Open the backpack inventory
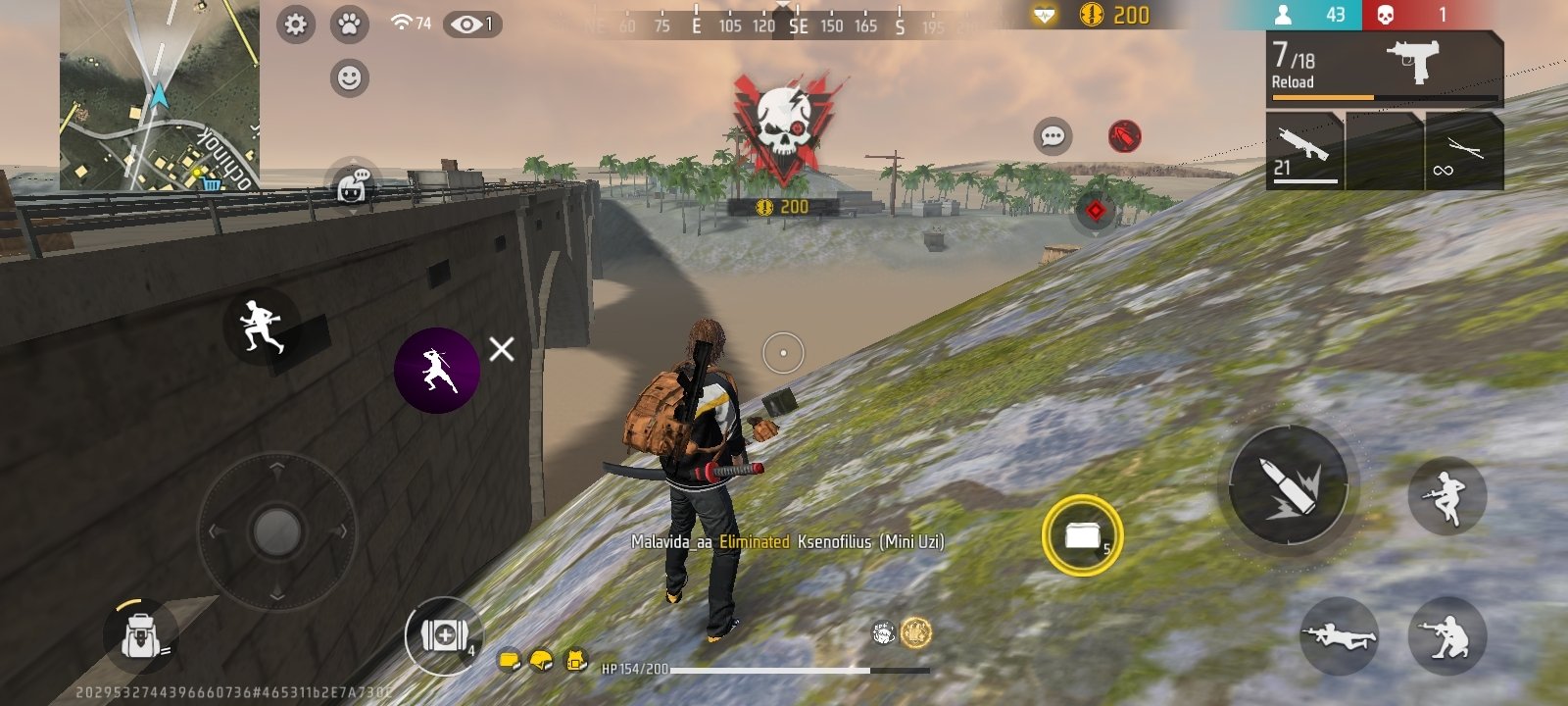The width and height of the screenshot is (1568, 706). (x=140, y=637)
